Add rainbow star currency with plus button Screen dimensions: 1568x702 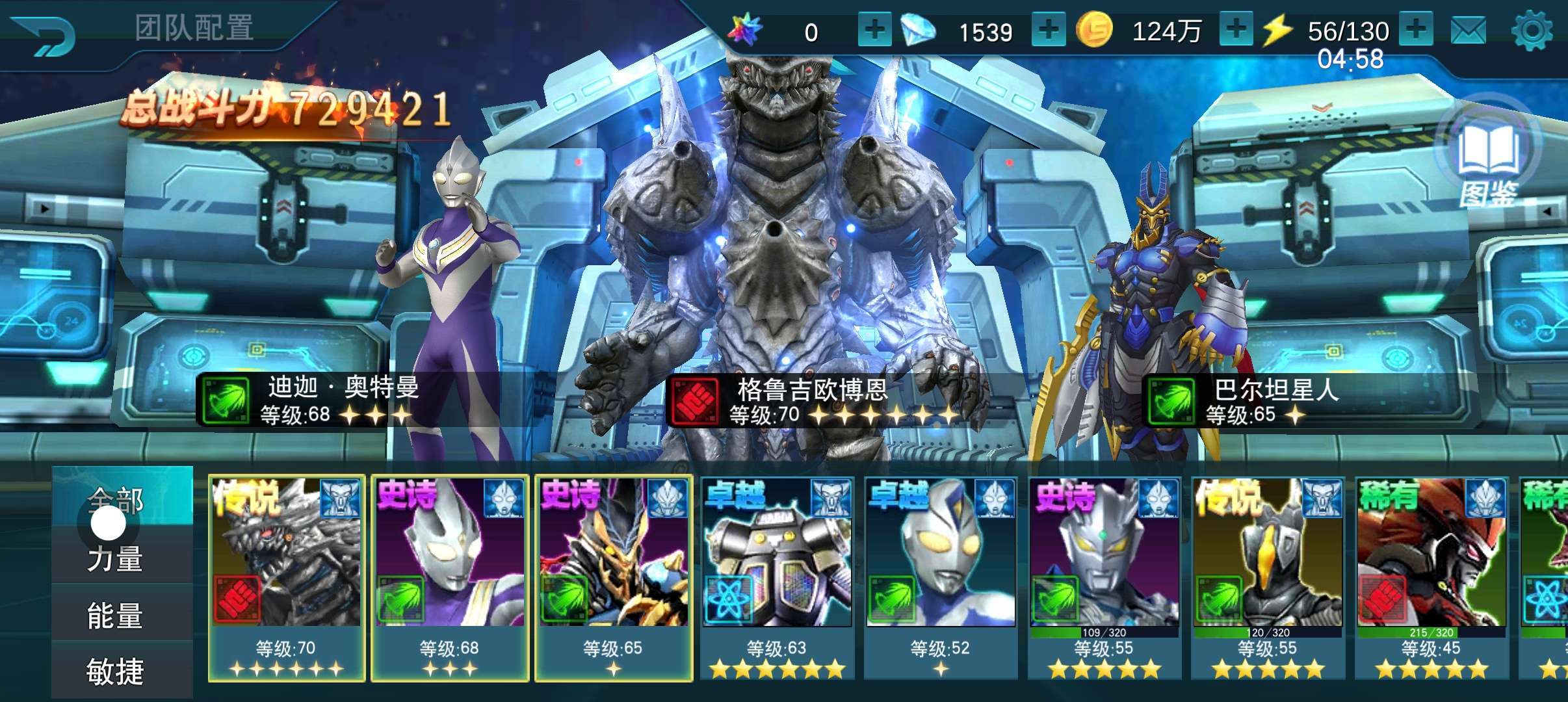click(x=874, y=31)
